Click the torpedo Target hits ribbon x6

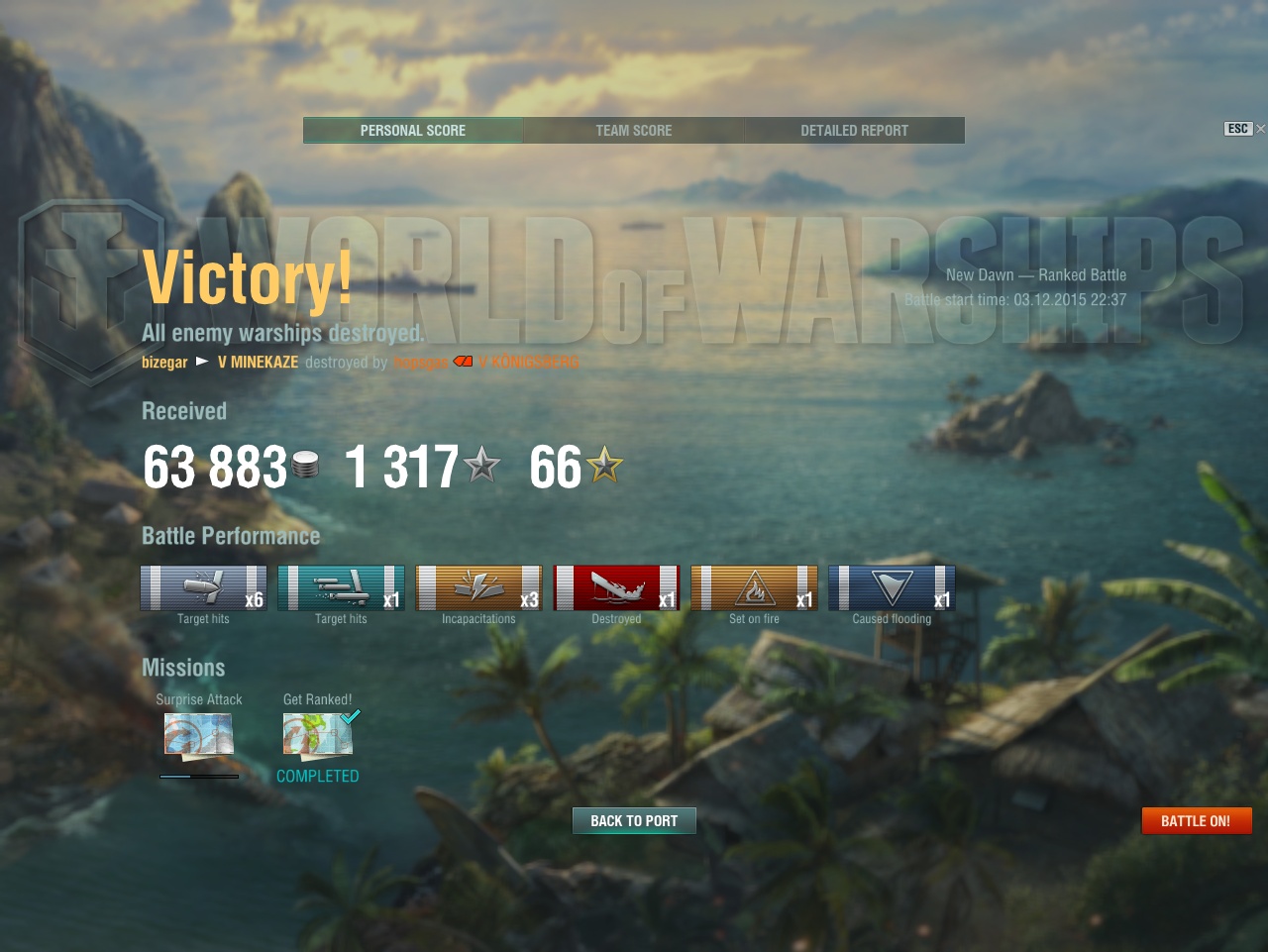click(x=203, y=587)
